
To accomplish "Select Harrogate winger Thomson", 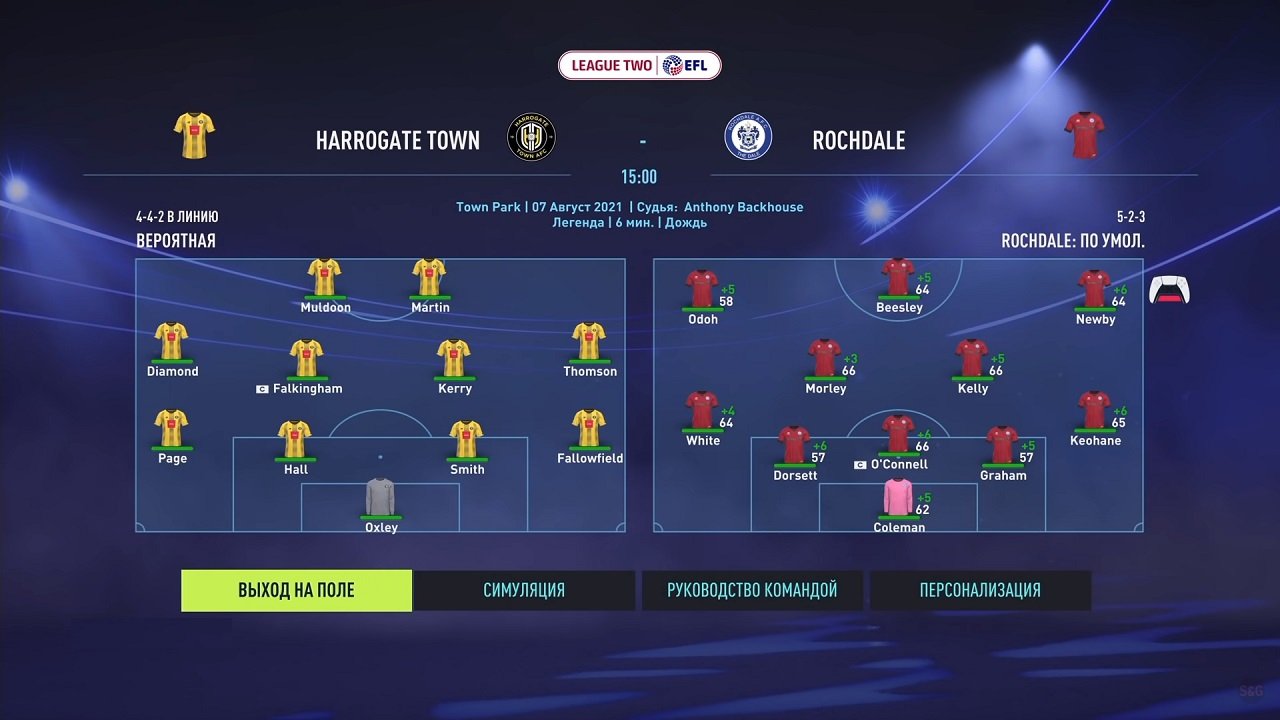I will [x=588, y=342].
